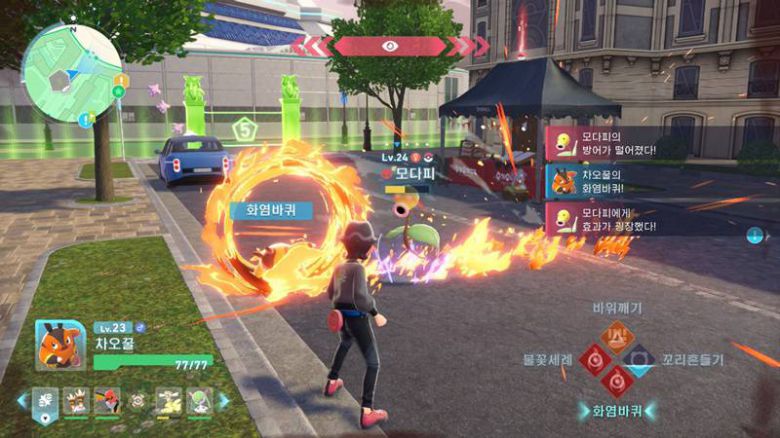Select the twin-crested Pokémon party slot
780x438 pixels.
[x=76, y=402]
